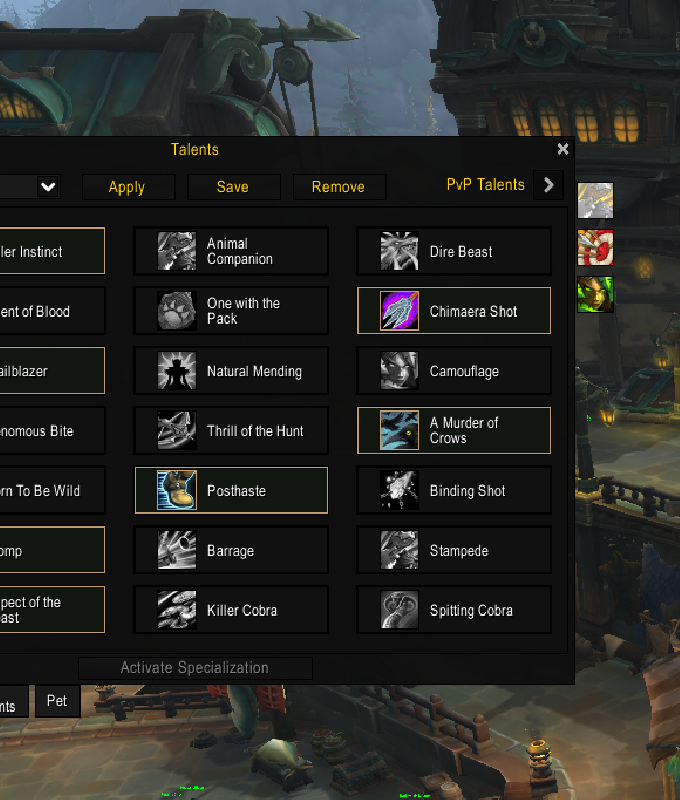Save the current talent setup
This screenshot has width=680, height=800.
pyautogui.click(x=232, y=187)
